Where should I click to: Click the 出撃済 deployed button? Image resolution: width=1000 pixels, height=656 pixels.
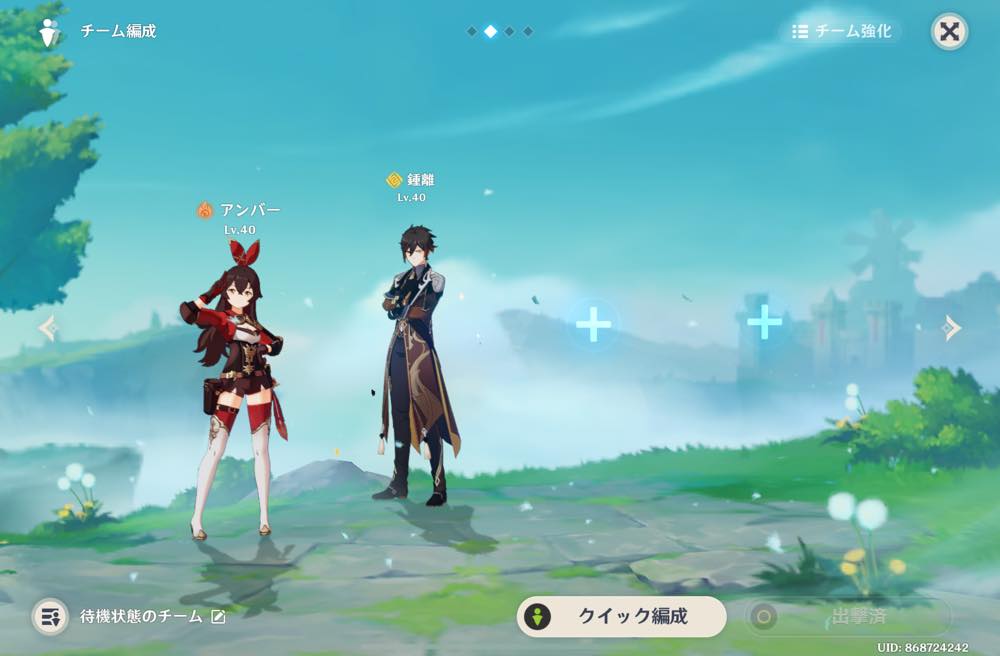click(846, 616)
